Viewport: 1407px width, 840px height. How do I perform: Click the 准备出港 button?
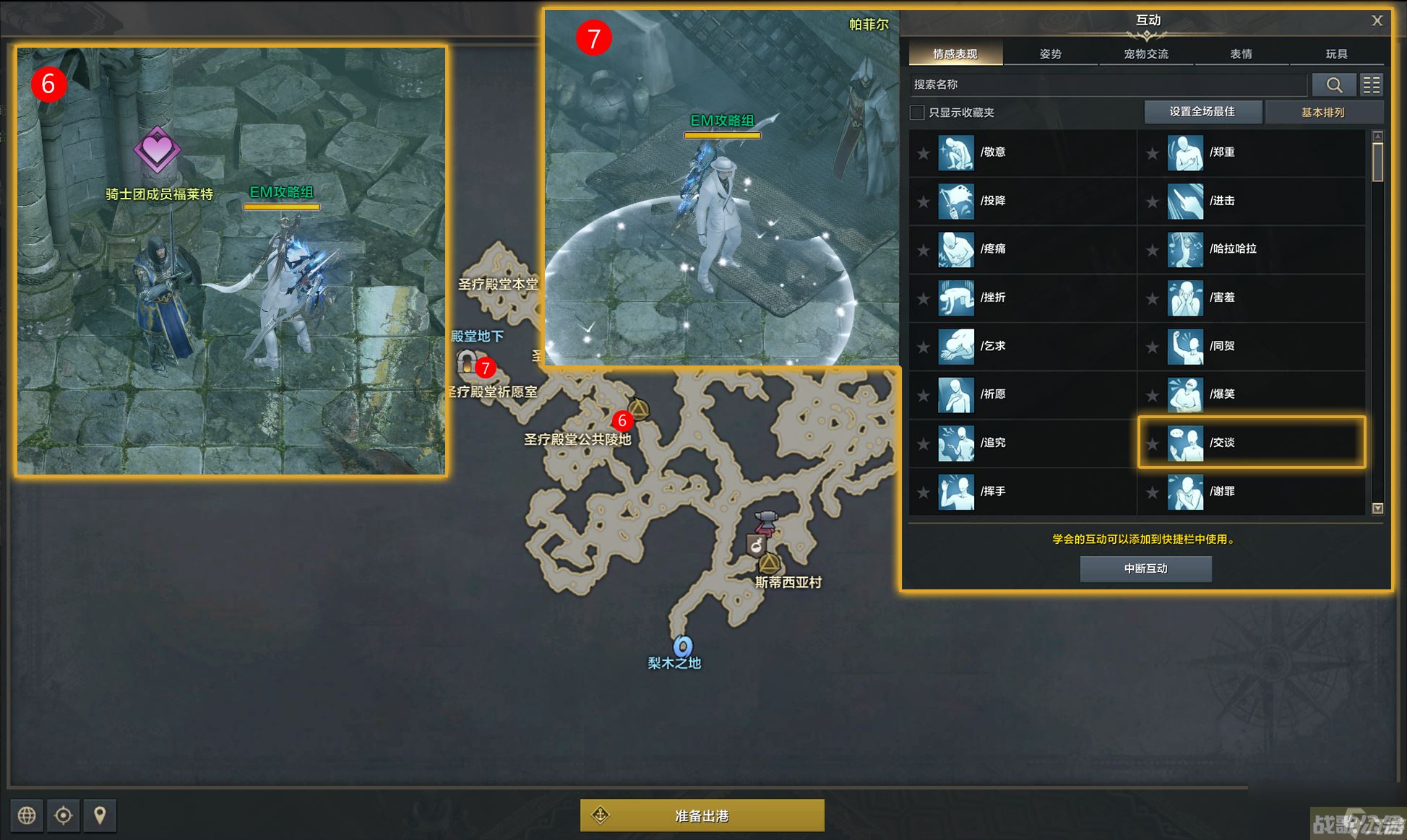(x=702, y=815)
